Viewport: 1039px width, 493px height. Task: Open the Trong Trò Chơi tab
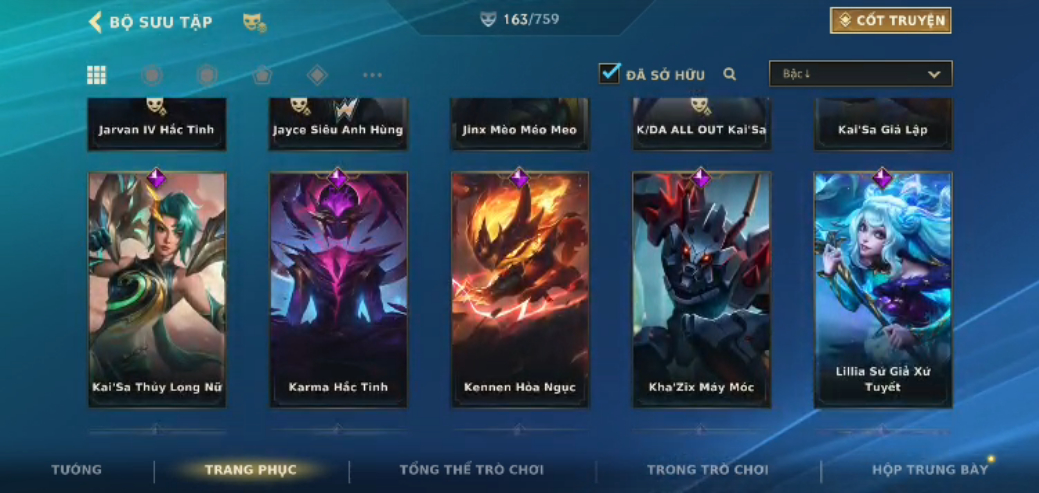(708, 470)
